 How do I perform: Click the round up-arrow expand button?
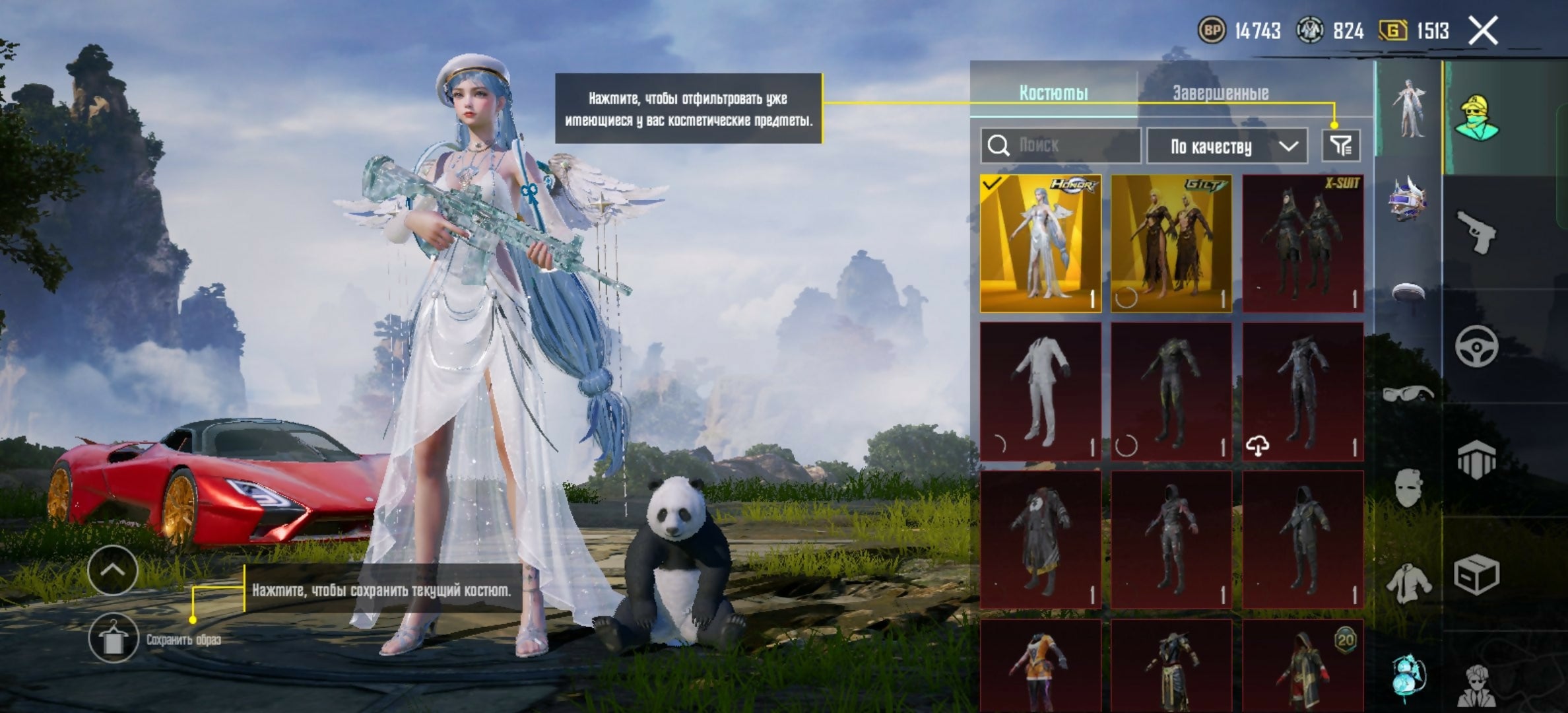pos(112,570)
